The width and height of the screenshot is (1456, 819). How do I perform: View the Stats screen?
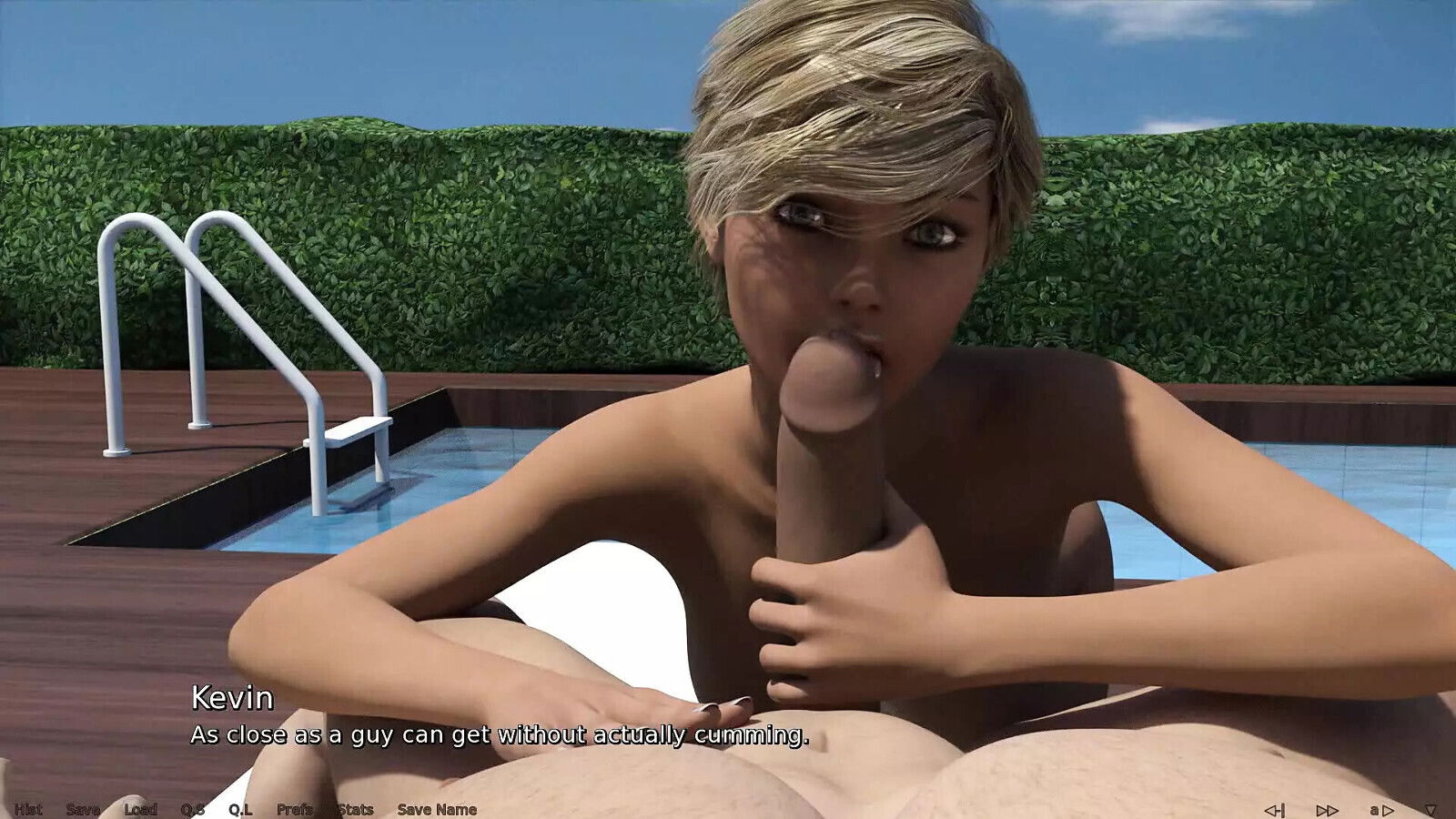[x=354, y=809]
